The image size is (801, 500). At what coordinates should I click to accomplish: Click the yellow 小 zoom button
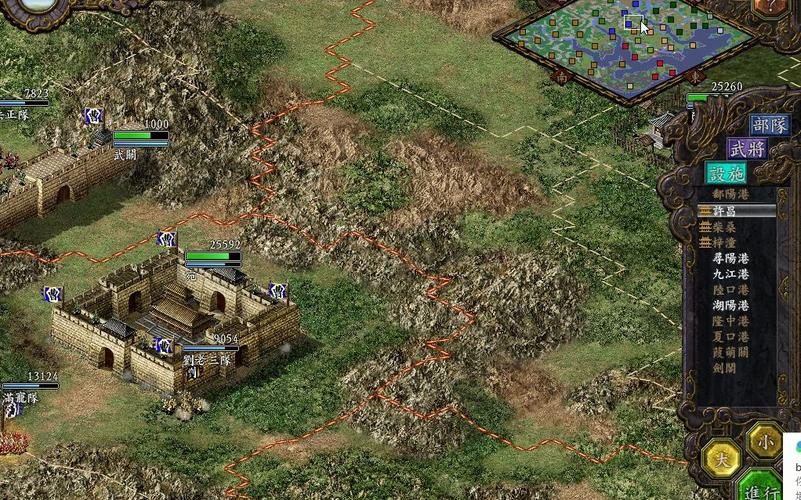[765, 438]
